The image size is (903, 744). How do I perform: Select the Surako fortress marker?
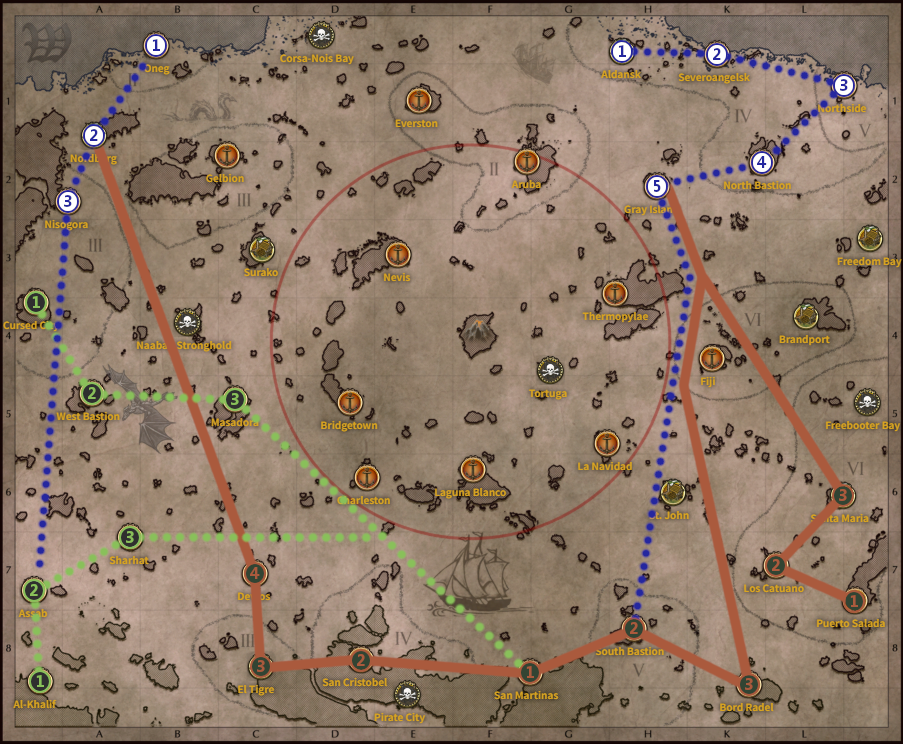coord(261,249)
